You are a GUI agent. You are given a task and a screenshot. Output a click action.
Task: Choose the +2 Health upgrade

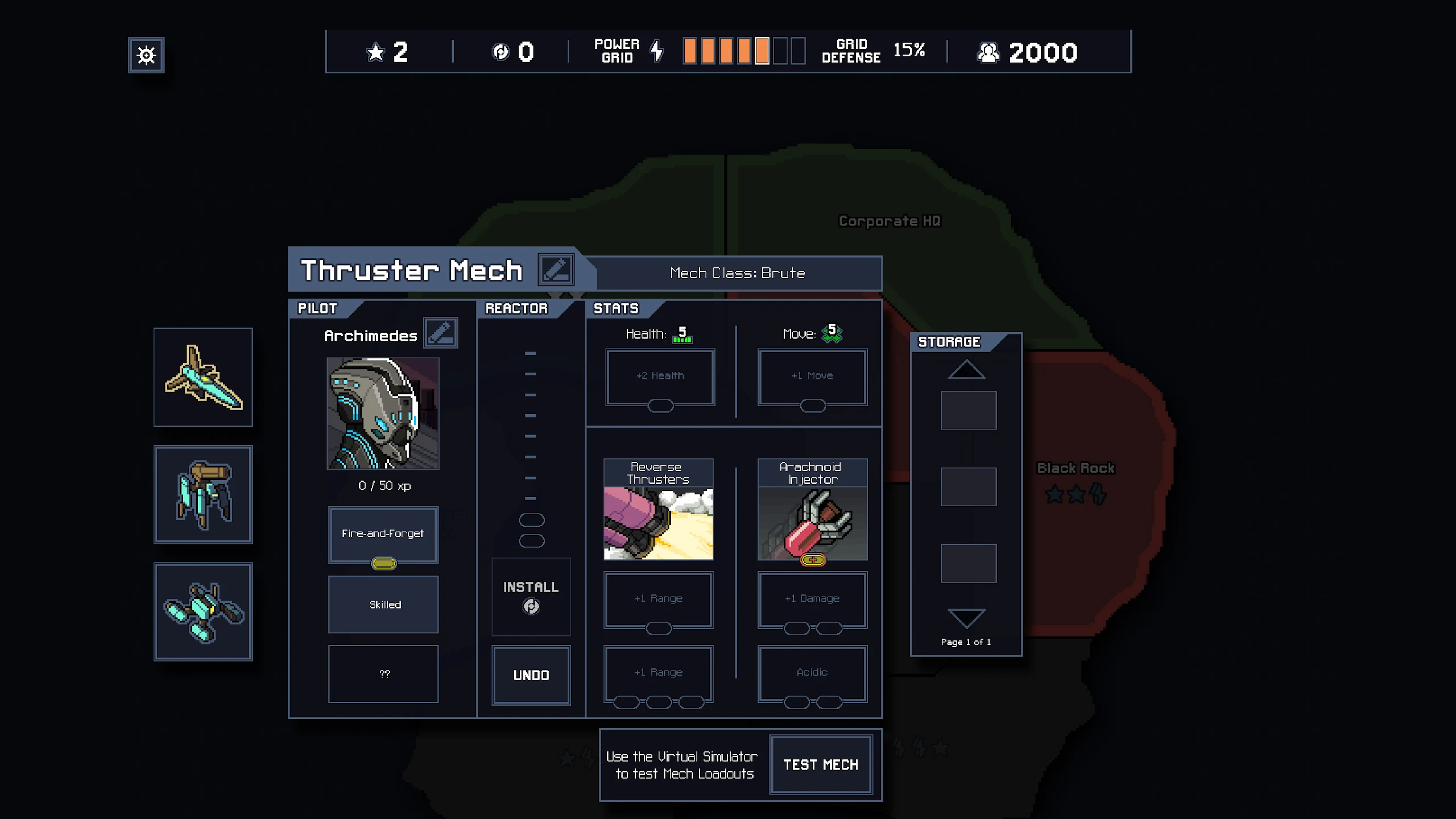[660, 376]
